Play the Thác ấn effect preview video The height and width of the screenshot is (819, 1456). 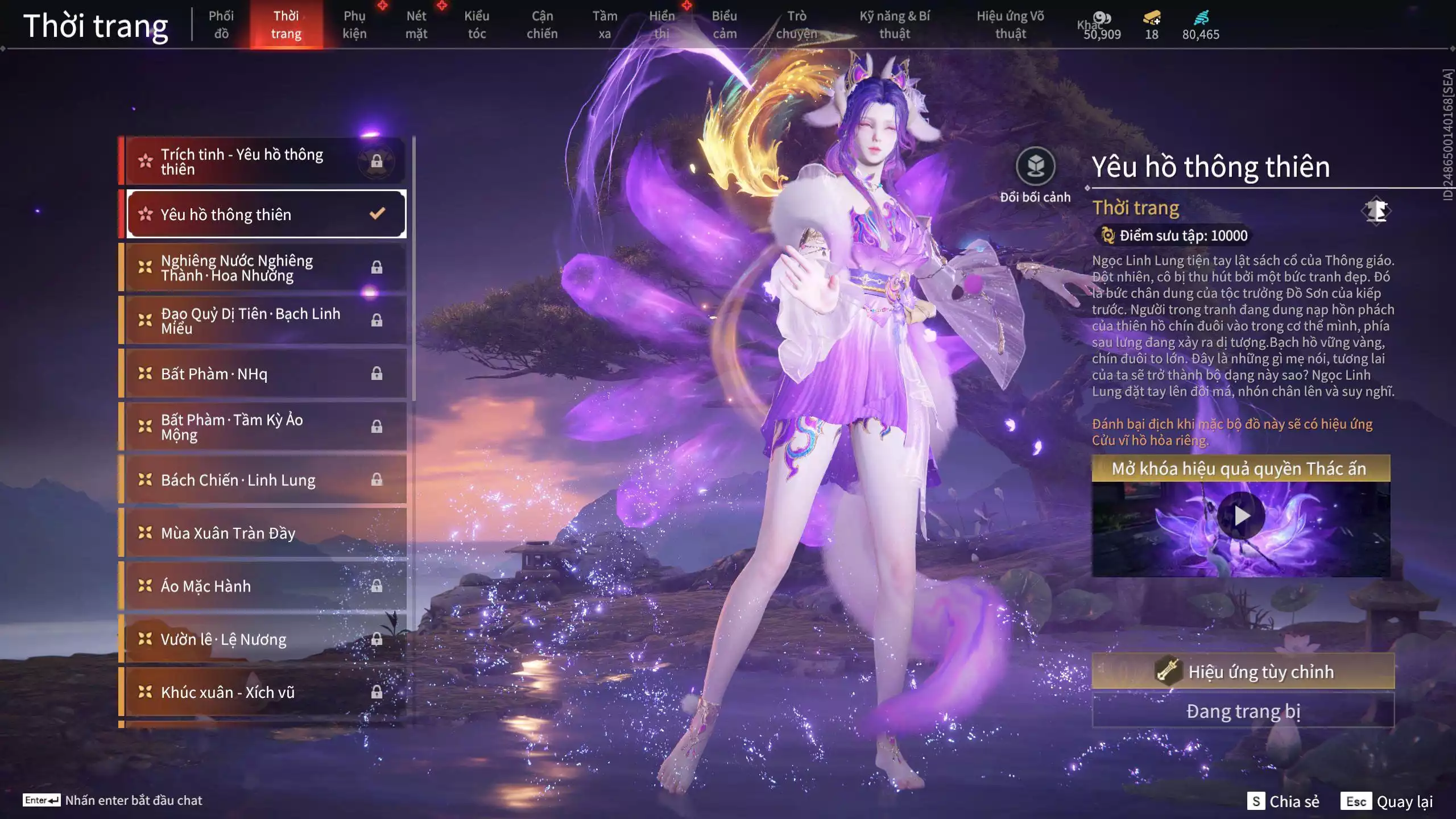(x=1241, y=516)
